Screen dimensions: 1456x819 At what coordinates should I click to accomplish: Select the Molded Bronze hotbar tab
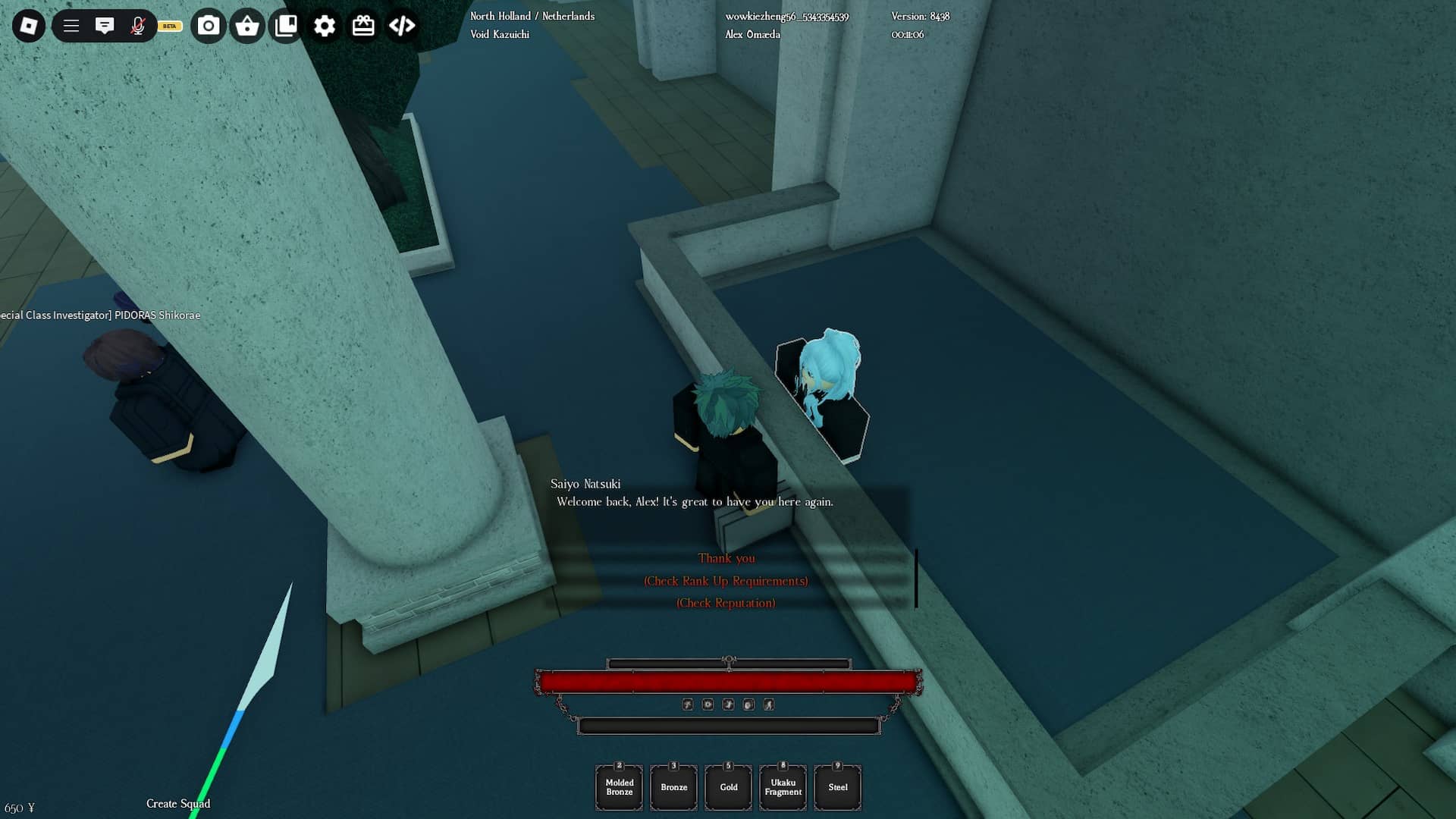tap(619, 787)
